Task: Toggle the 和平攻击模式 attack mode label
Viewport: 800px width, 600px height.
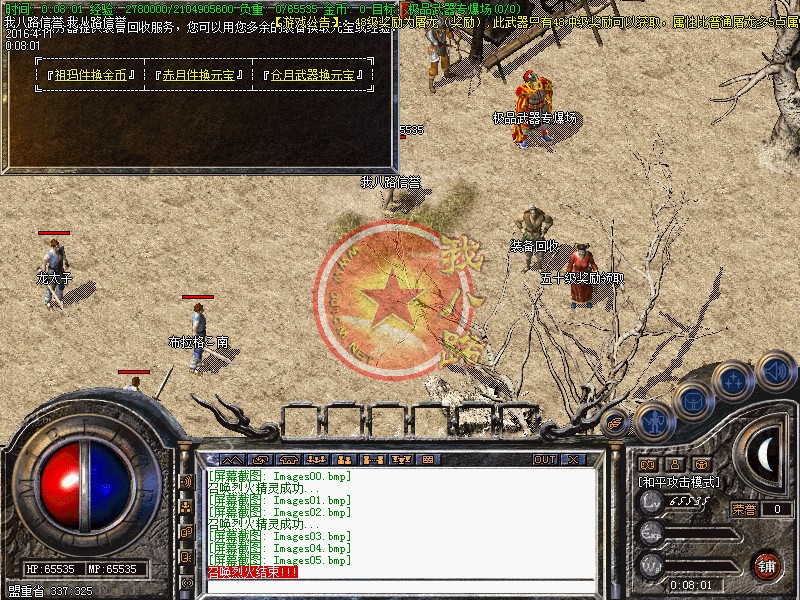Action: pyautogui.click(x=680, y=482)
